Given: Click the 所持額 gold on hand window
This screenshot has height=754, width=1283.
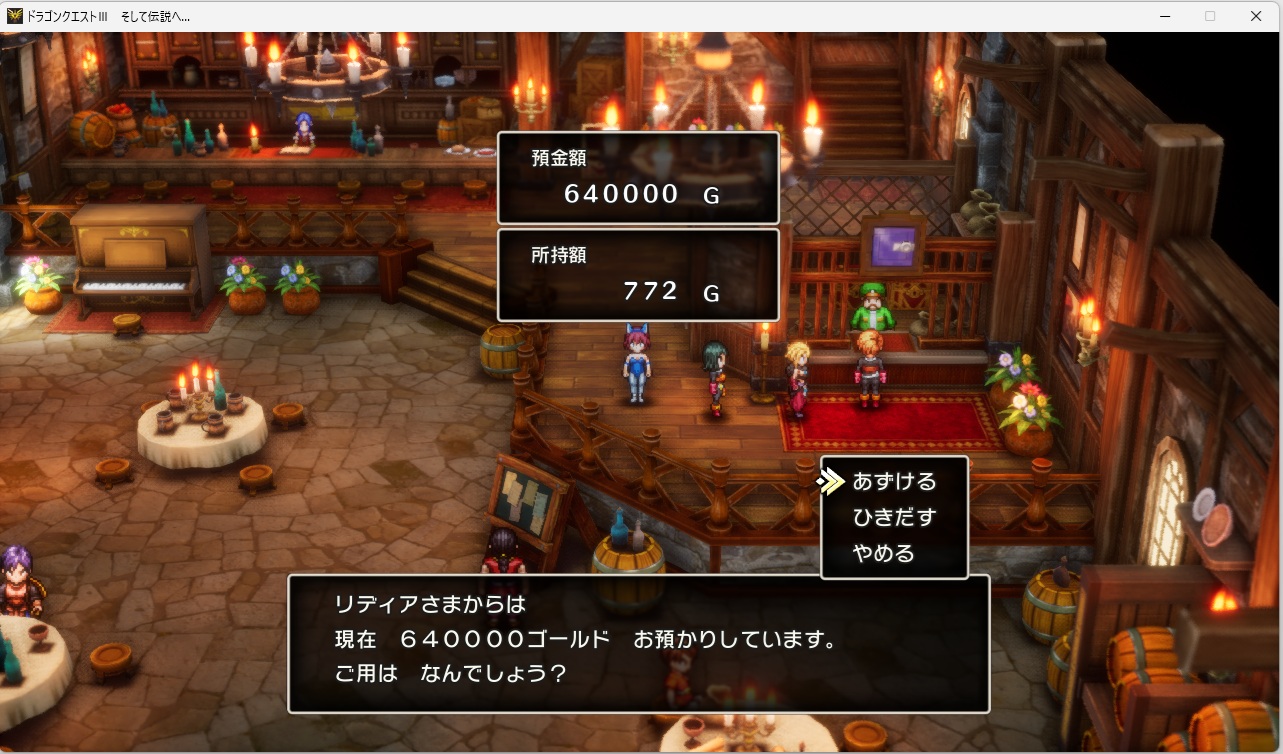Looking at the screenshot, I should [638, 274].
